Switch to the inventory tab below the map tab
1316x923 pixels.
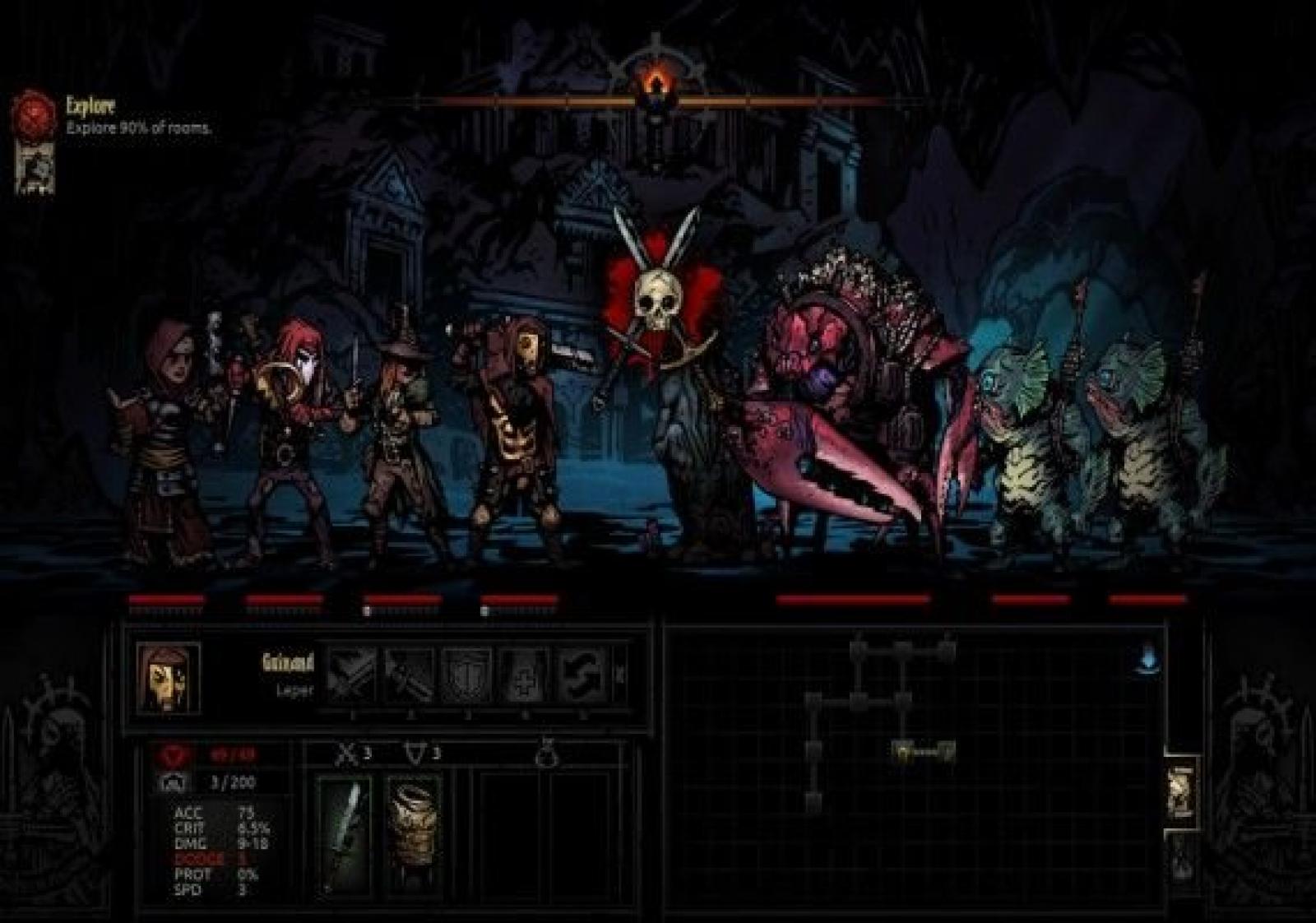click(x=1181, y=856)
